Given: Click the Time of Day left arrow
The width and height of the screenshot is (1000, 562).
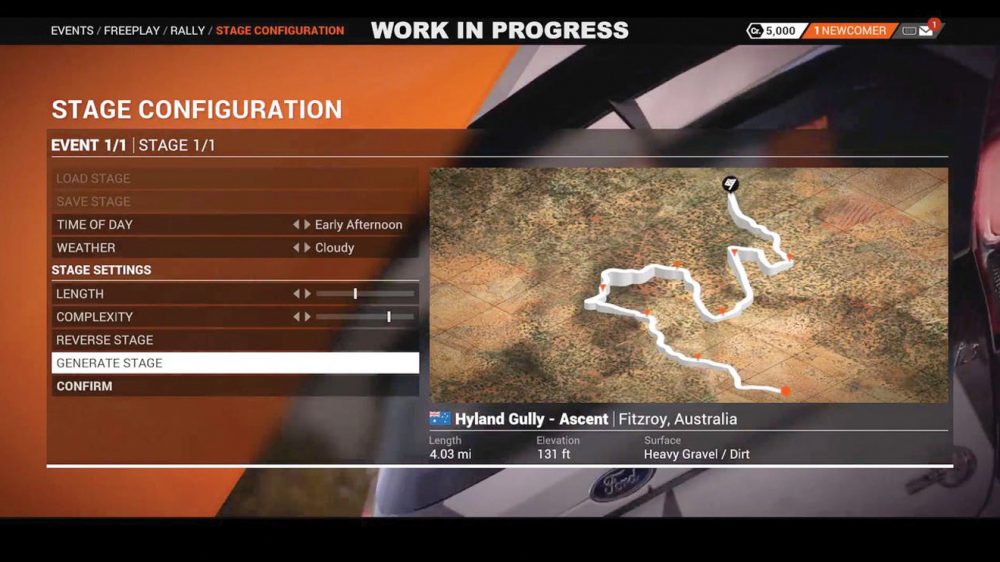Looking at the screenshot, I should pyautogui.click(x=296, y=225).
